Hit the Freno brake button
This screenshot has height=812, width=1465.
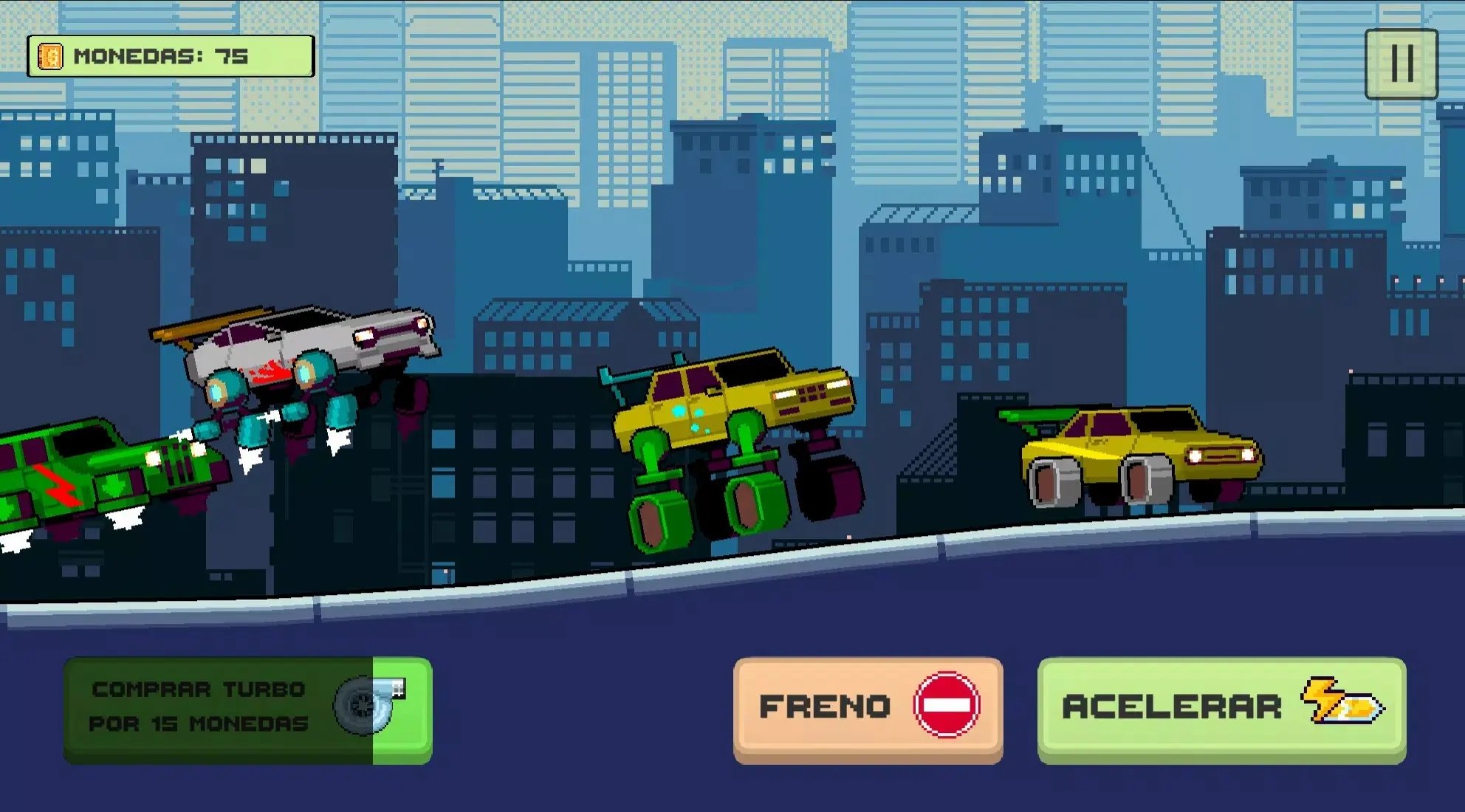pos(868,709)
